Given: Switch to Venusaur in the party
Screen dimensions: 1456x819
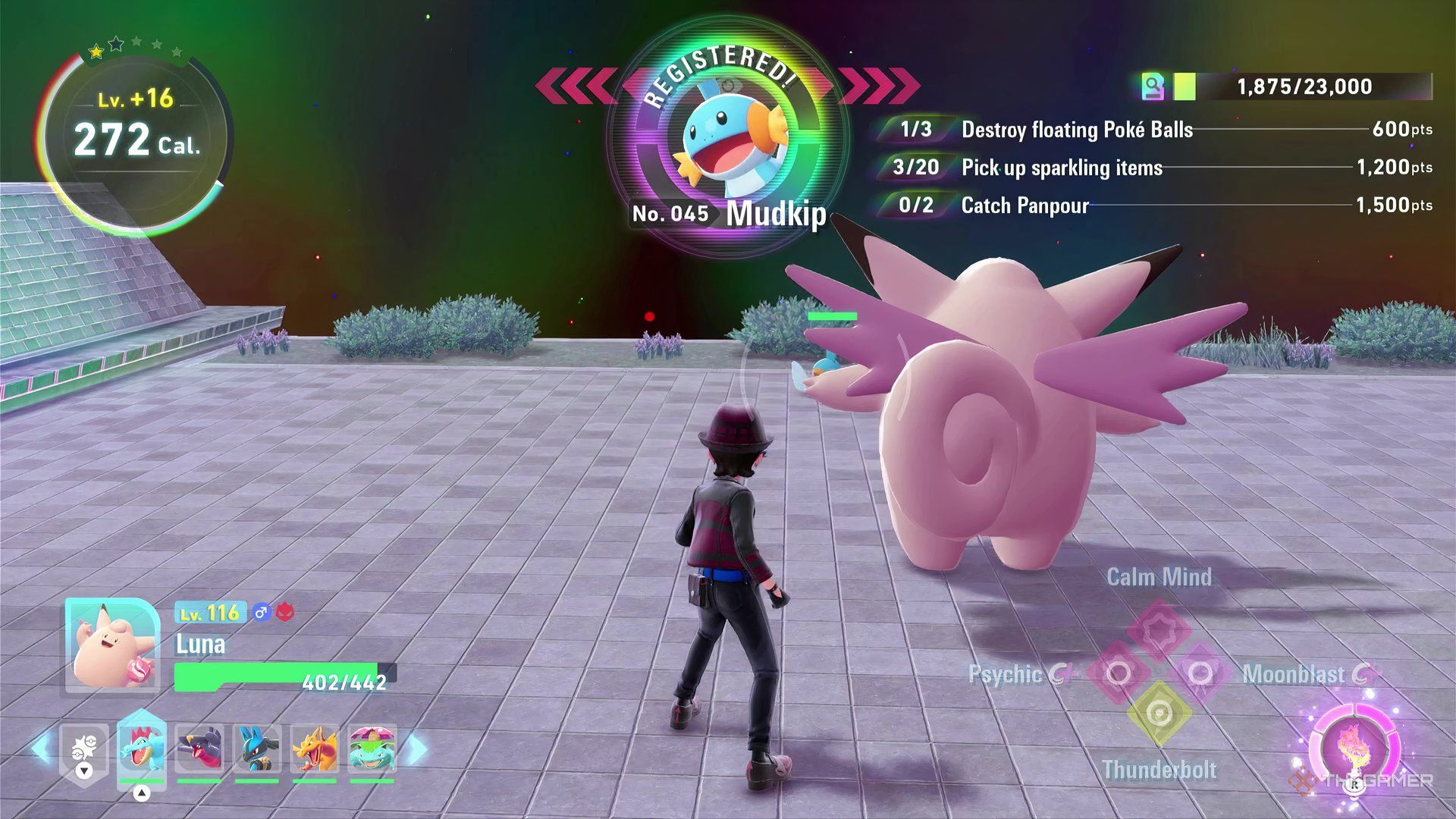Looking at the screenshot, I should pos(372,748).
